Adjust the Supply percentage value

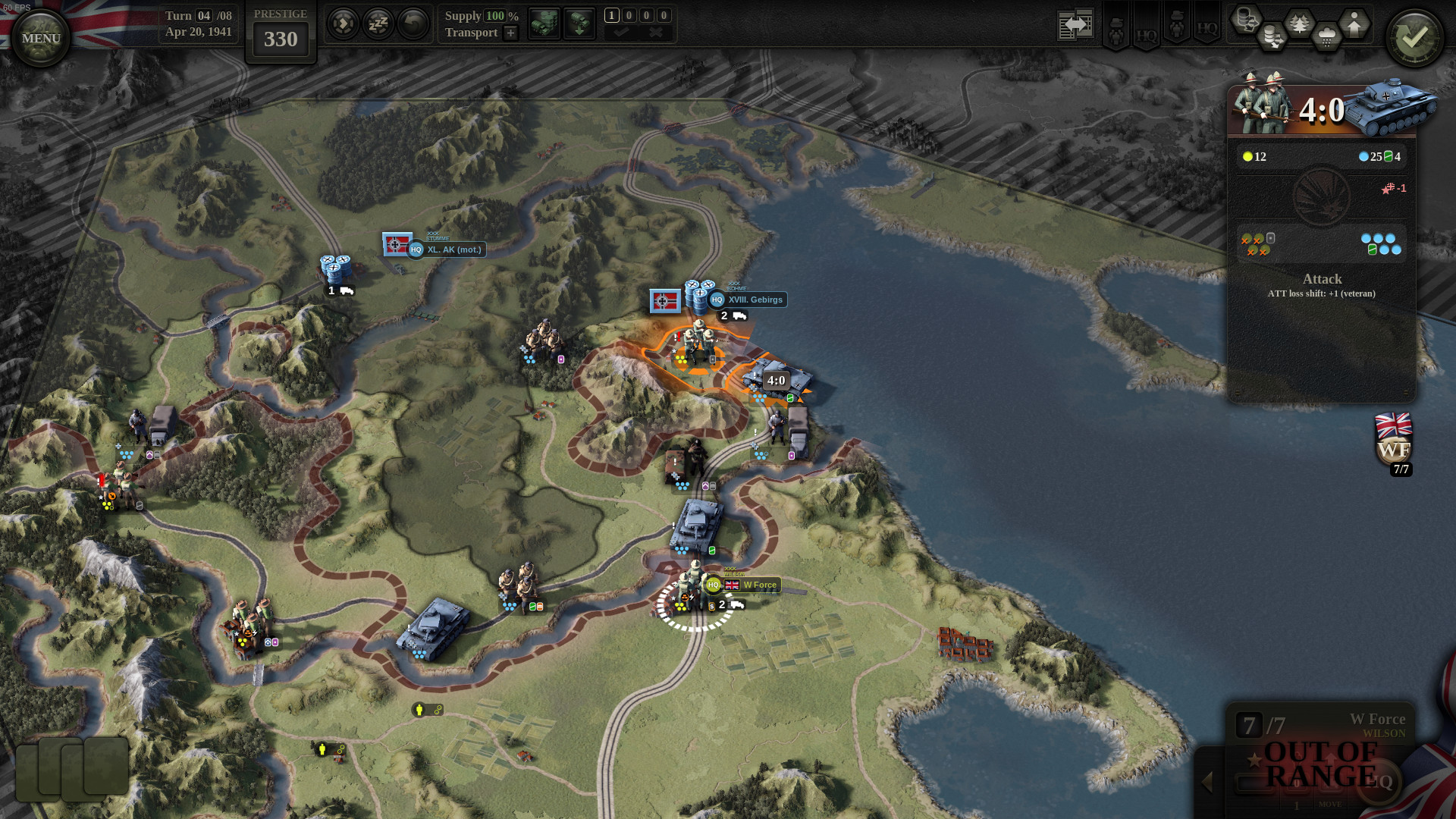pos(496,15)
